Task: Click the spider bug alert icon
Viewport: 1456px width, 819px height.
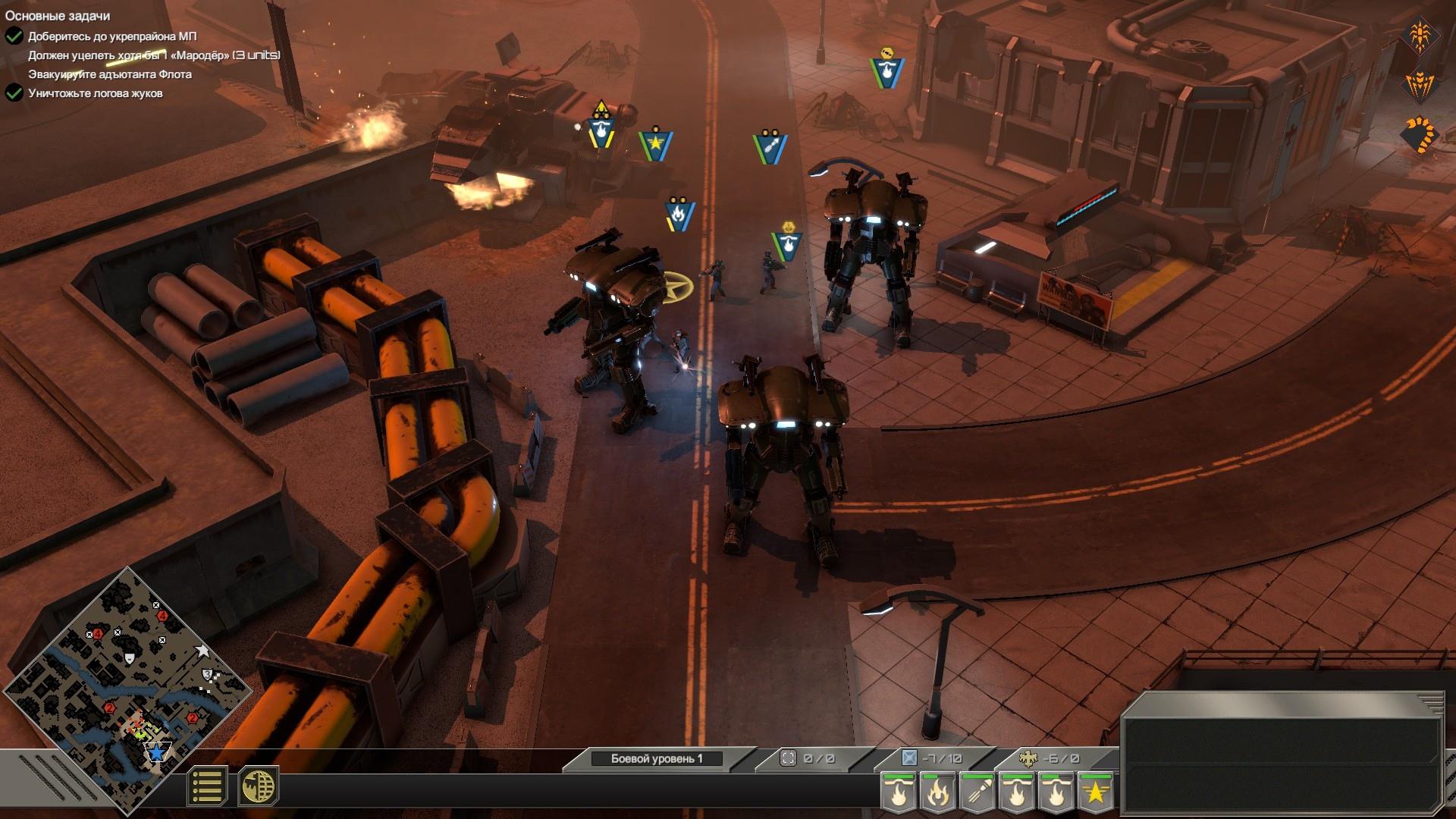Action: [1419, 35]
